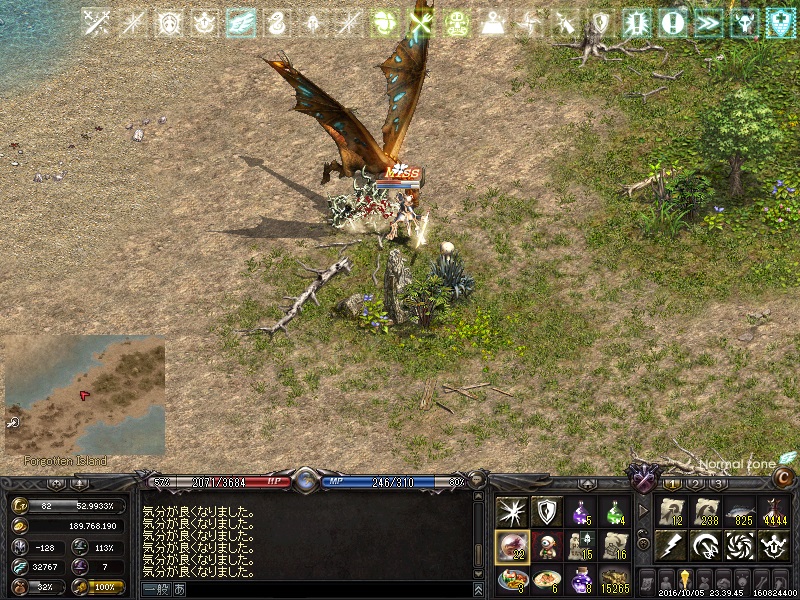Use the sack item with count 4444
Screen dimensions: 800x600
pos(773,511)
